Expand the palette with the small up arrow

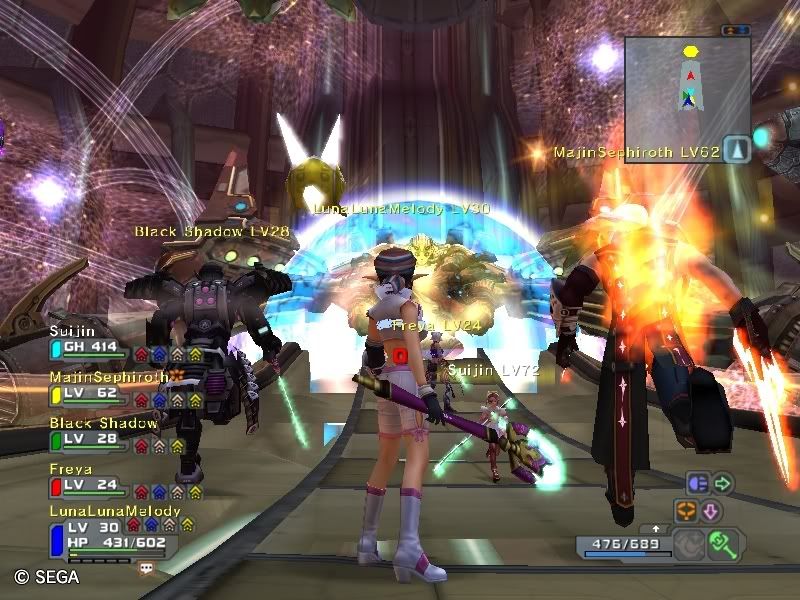coord(656,528)
